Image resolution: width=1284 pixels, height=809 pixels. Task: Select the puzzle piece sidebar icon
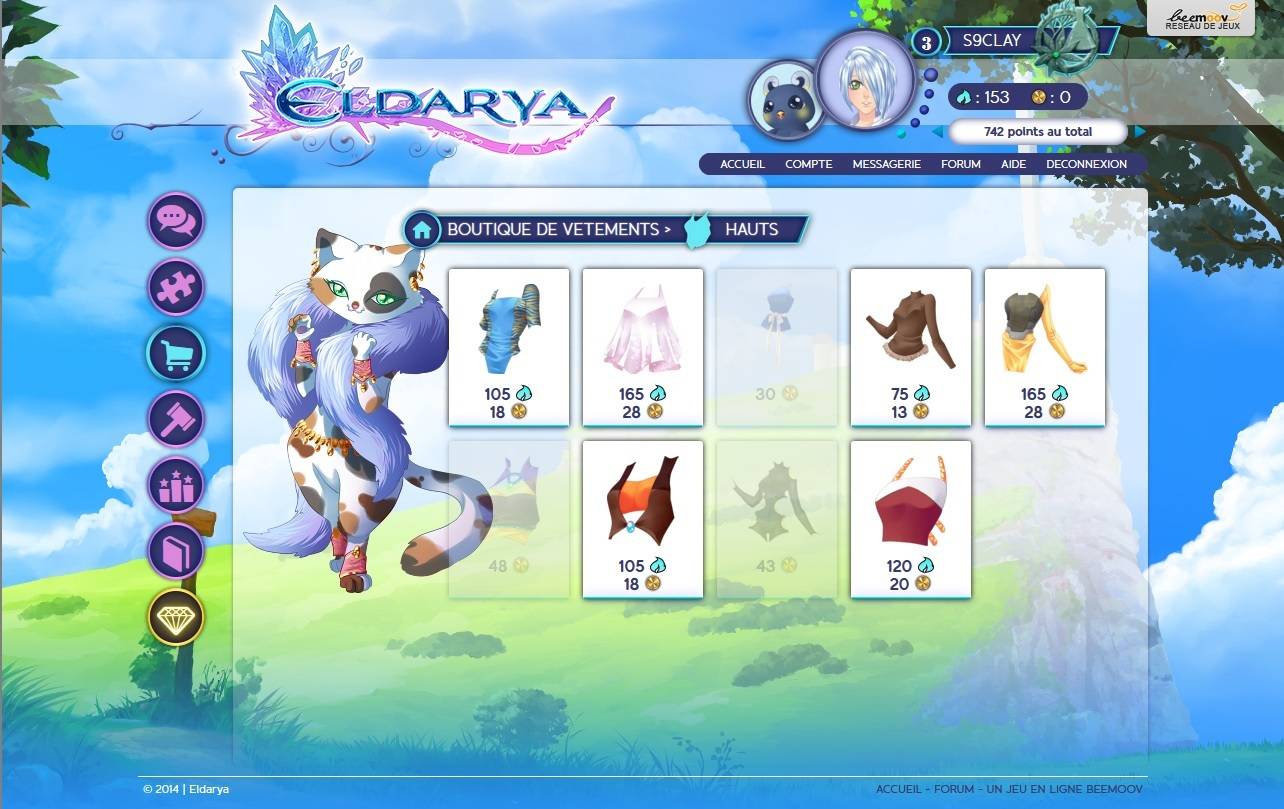point(176,287)
